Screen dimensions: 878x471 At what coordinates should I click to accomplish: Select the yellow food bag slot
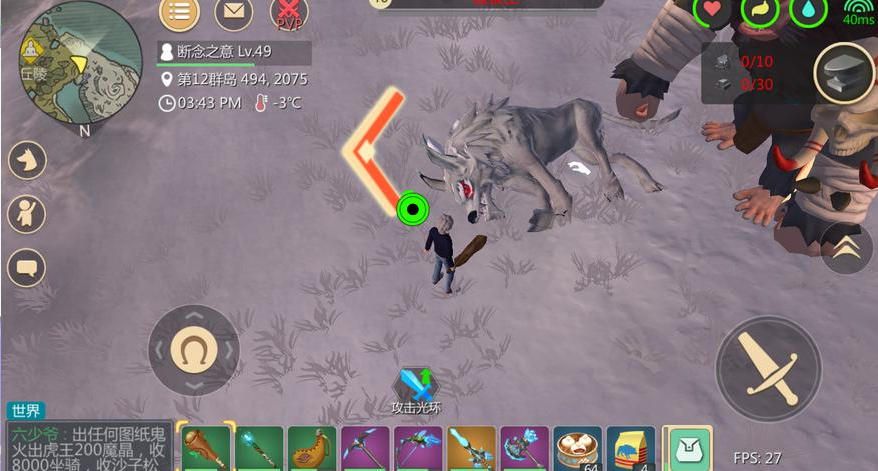(x=630, y=448)
